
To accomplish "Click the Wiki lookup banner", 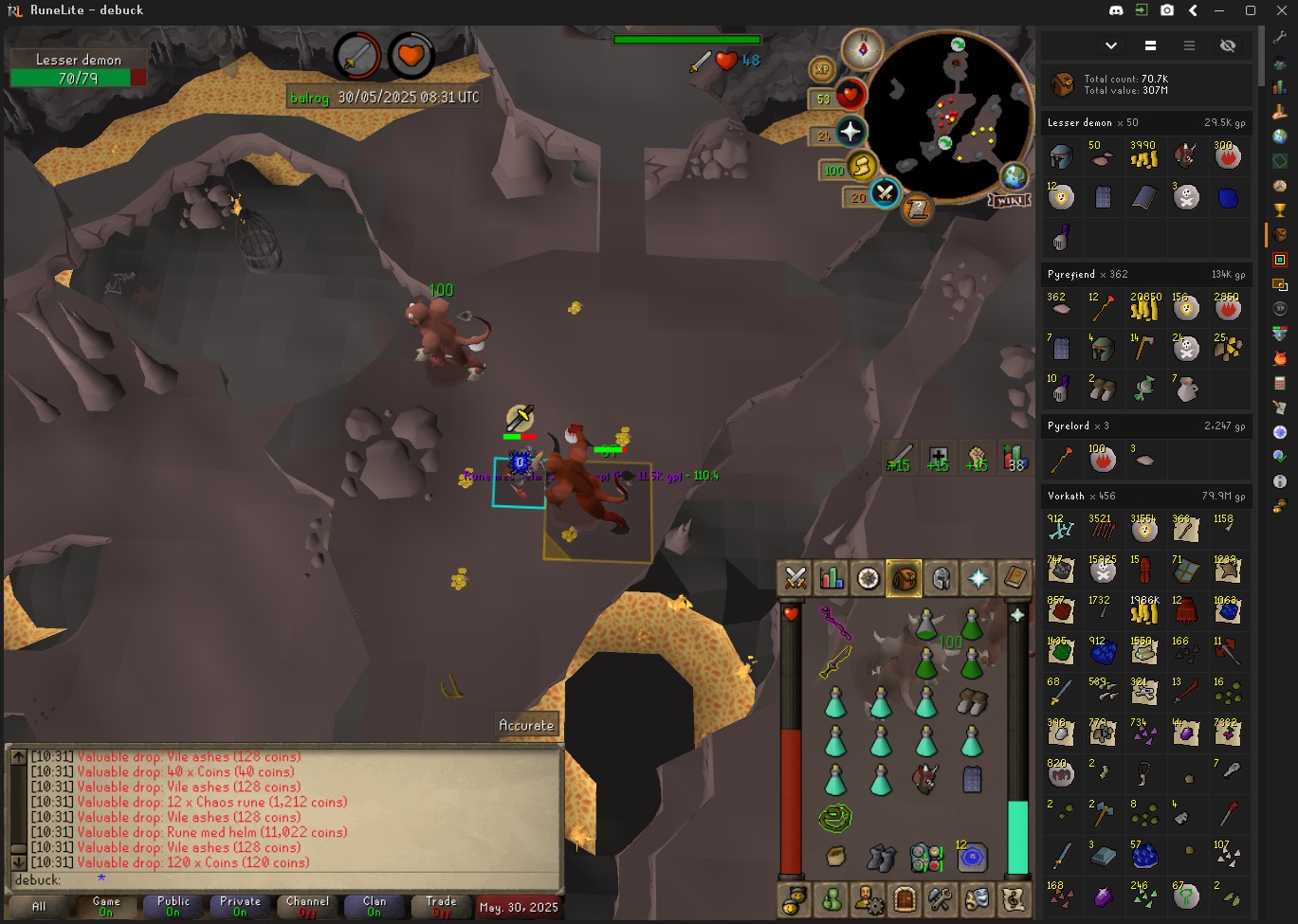I will 1009,200.
